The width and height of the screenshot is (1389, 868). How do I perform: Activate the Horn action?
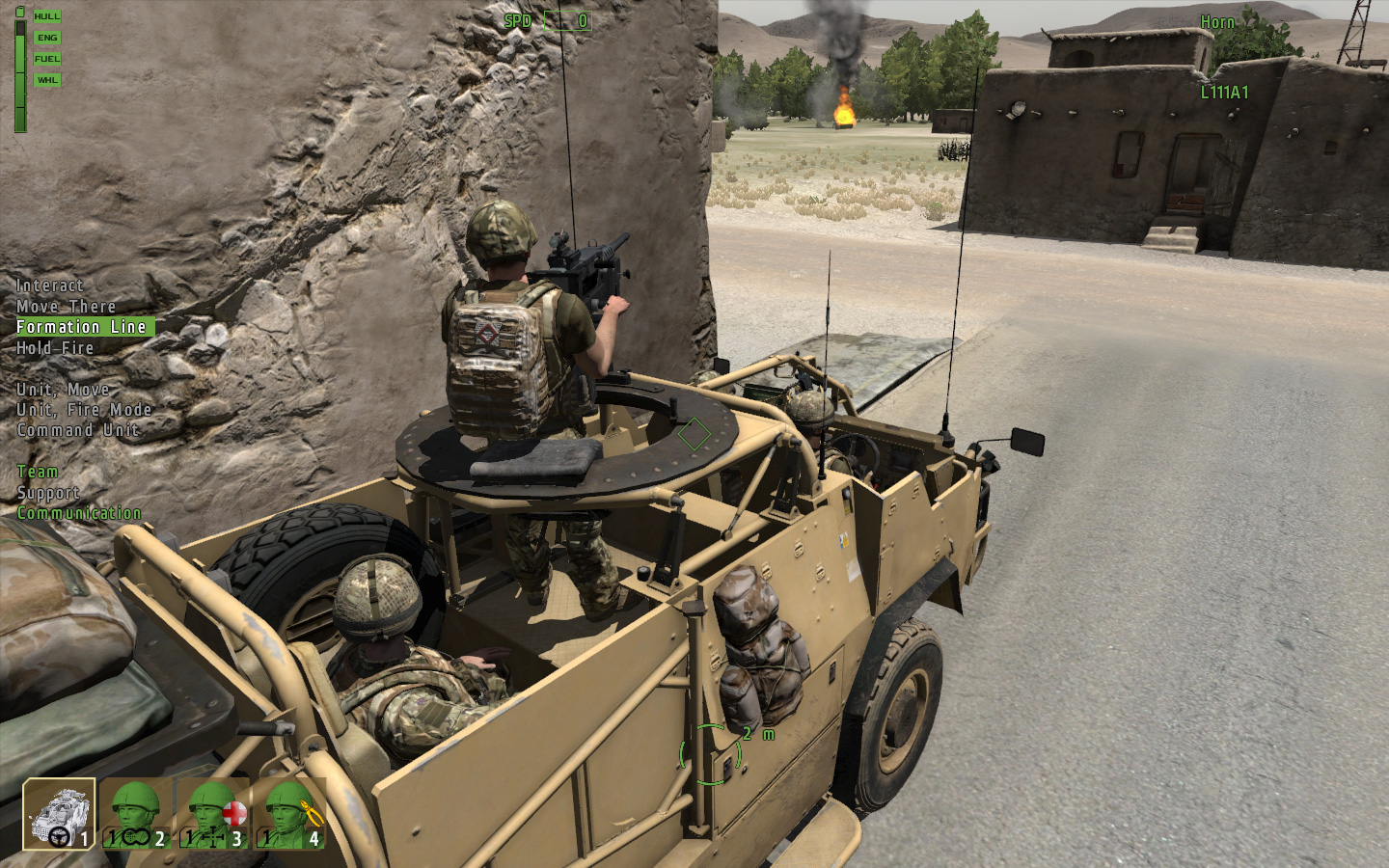point(1217,21)
